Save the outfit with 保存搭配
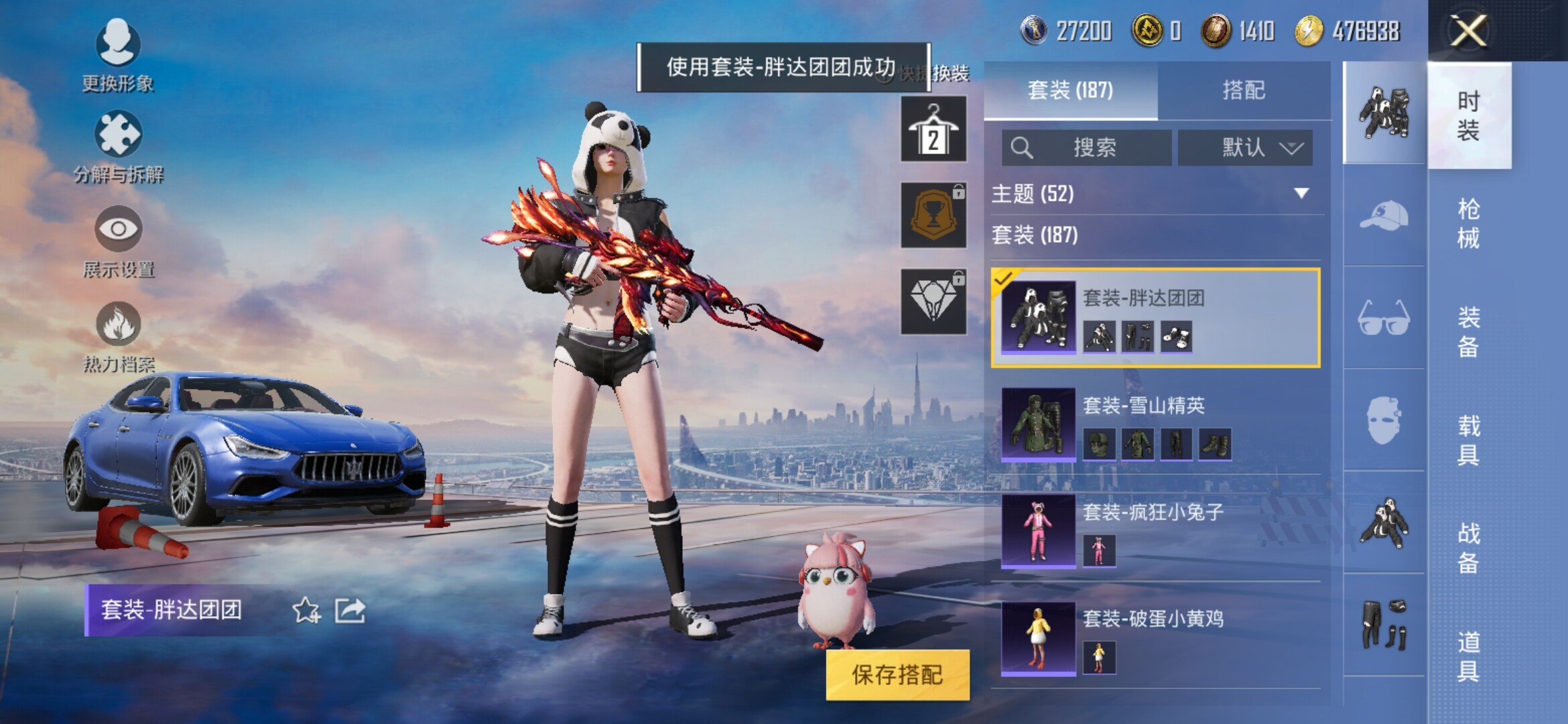Image resolution: width=1568 pixels, height=724 pixels. click(x=897, y=674)
